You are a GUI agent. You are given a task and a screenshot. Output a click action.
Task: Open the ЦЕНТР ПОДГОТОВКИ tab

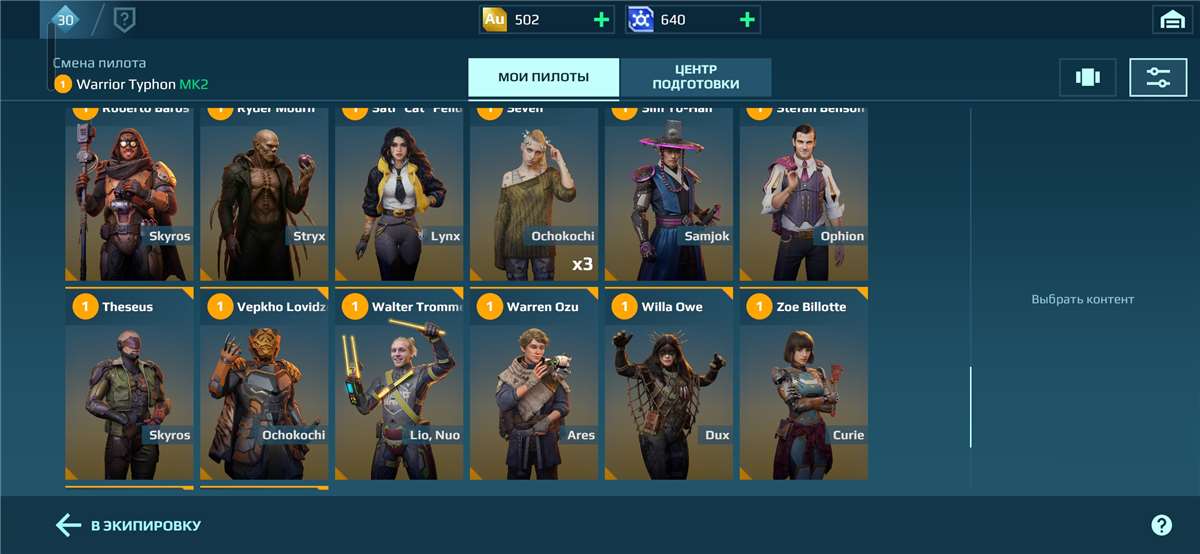coord(696,77)
